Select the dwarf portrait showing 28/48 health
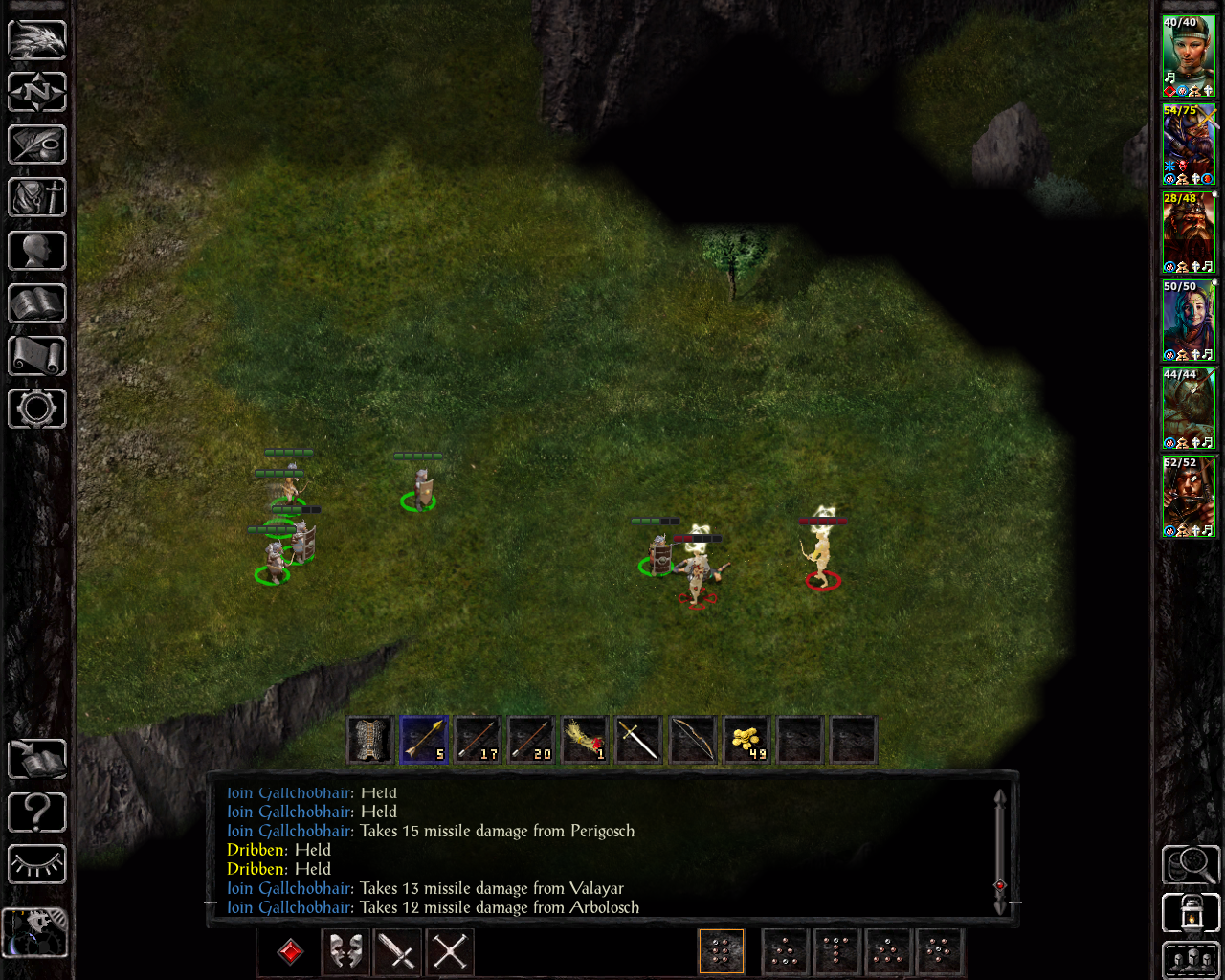The width and height of the screenshot is (1225, 980). pyautogui.click(x=1189, y=232)
